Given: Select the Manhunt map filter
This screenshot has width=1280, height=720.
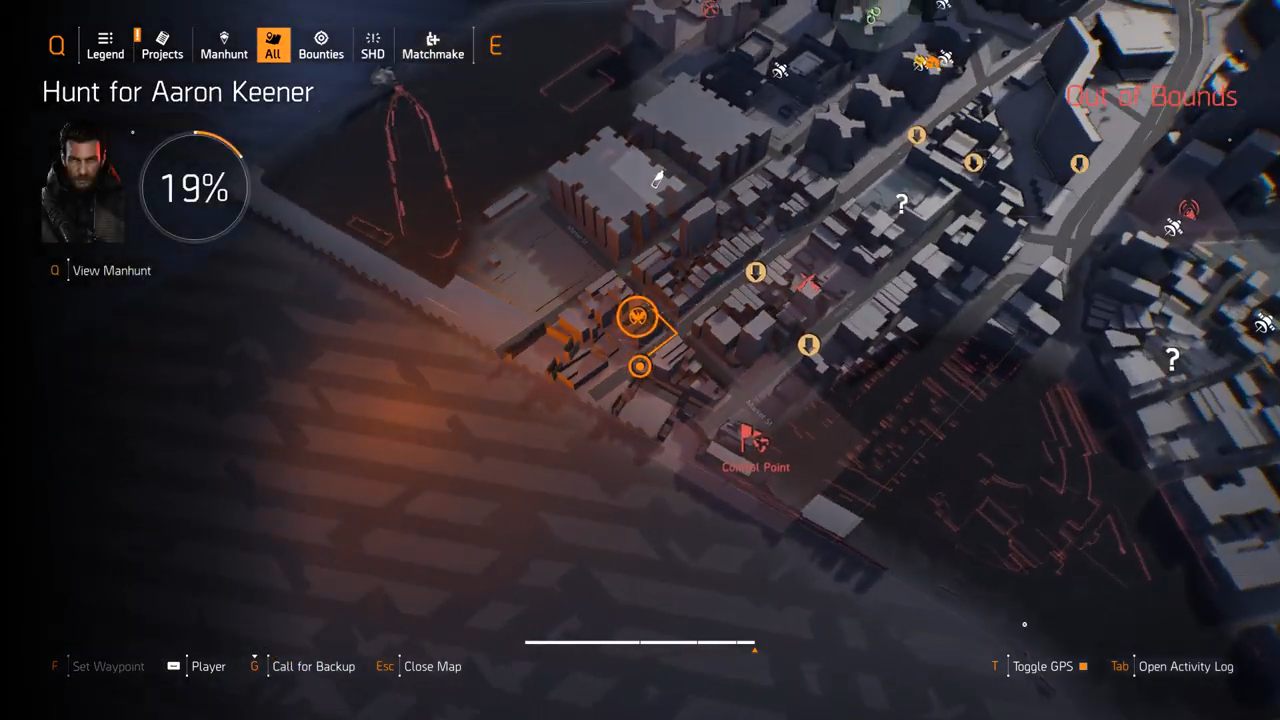Looking at the screenshot, I should pyautogui.click(x=224, y=46).
